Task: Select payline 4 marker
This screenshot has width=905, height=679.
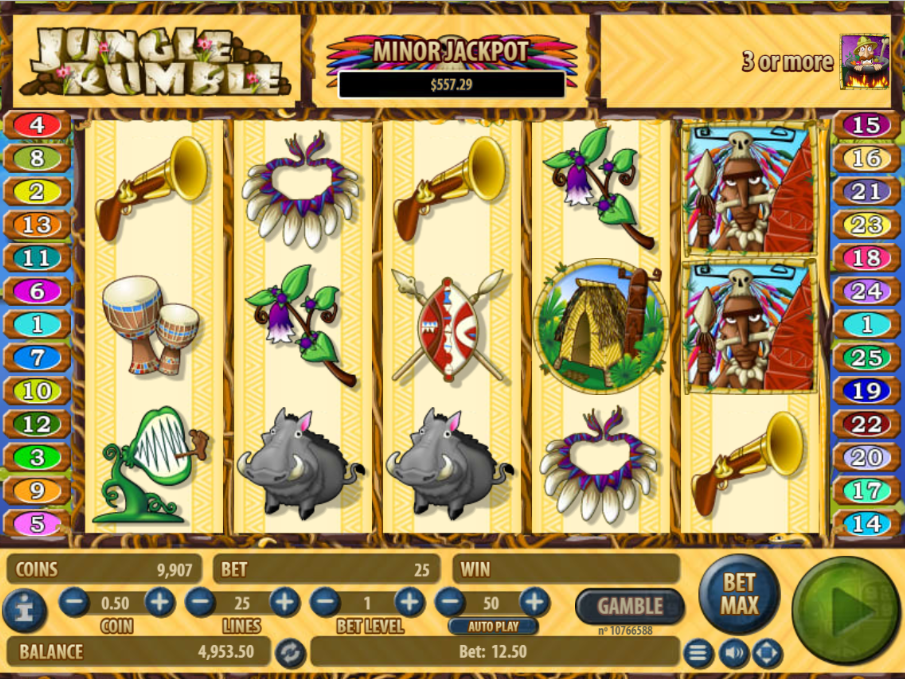Action: tap(38, 125)
